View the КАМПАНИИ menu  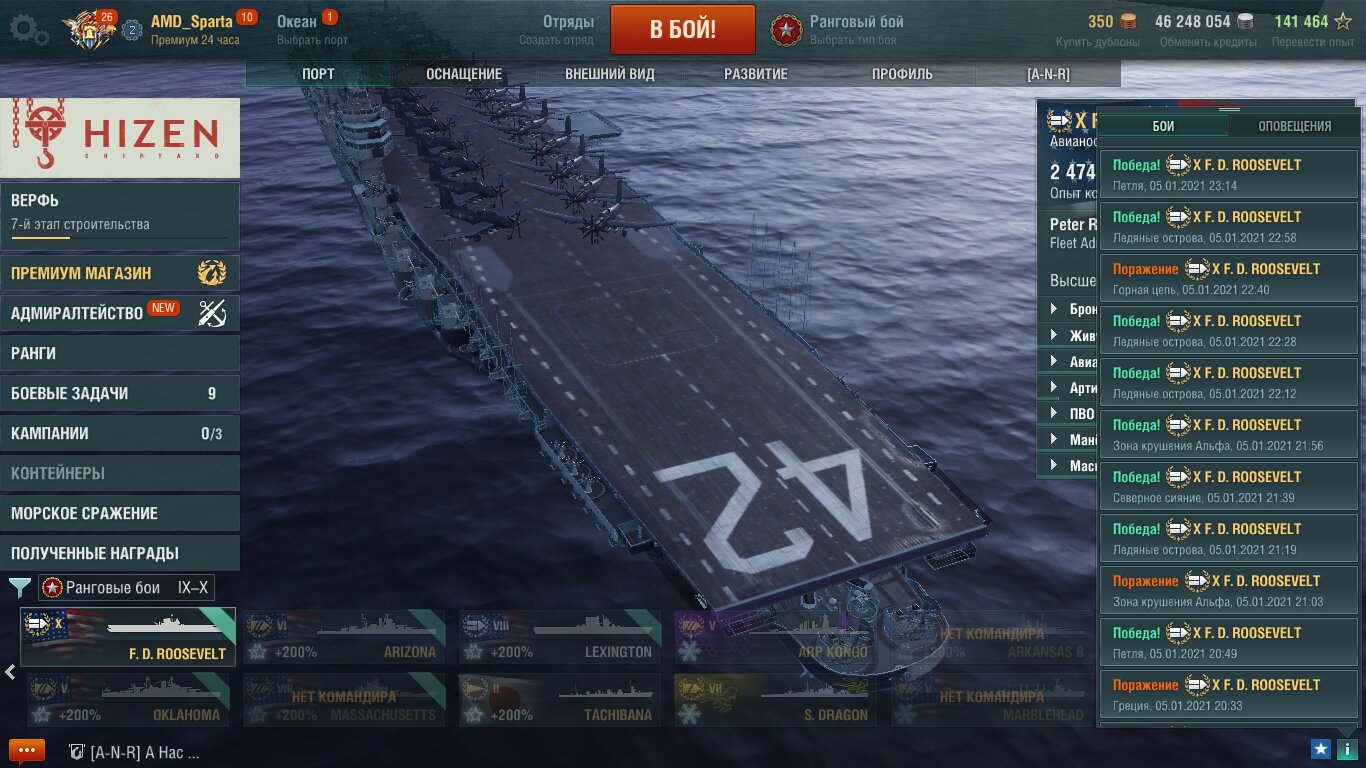[x=120, y=433]
